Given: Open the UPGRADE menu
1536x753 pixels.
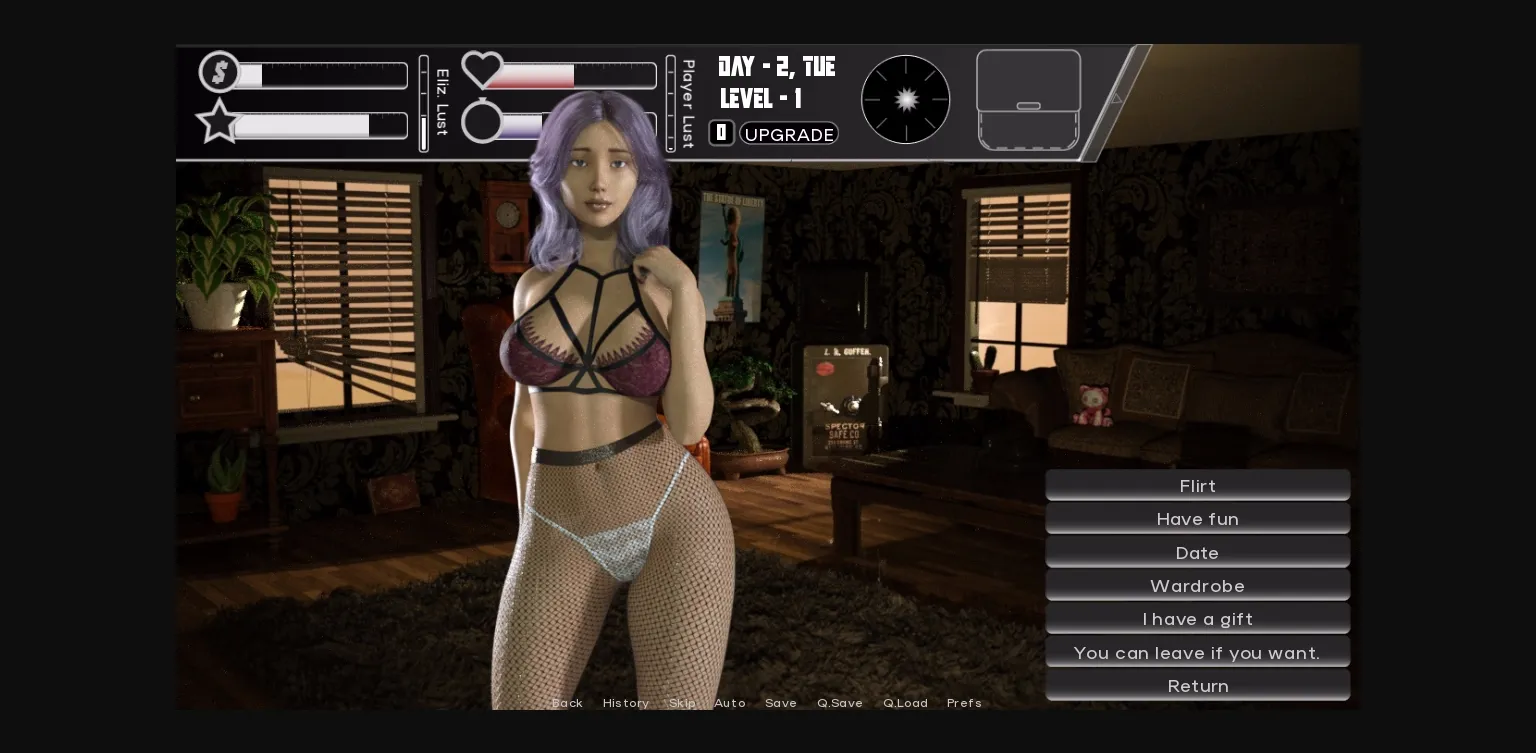Looking at the screenshot, I should 789,133.
